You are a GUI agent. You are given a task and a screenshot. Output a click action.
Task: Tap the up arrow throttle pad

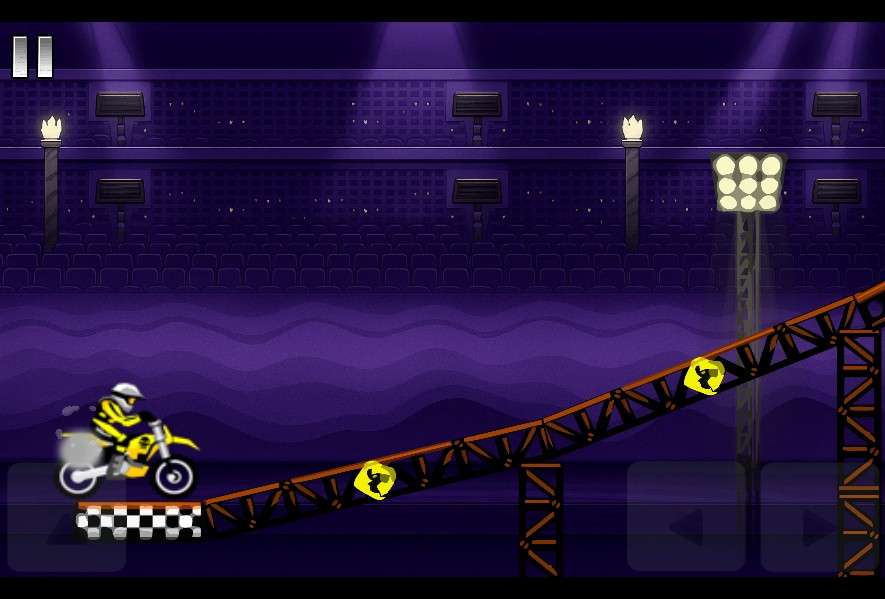pos(66,518)
